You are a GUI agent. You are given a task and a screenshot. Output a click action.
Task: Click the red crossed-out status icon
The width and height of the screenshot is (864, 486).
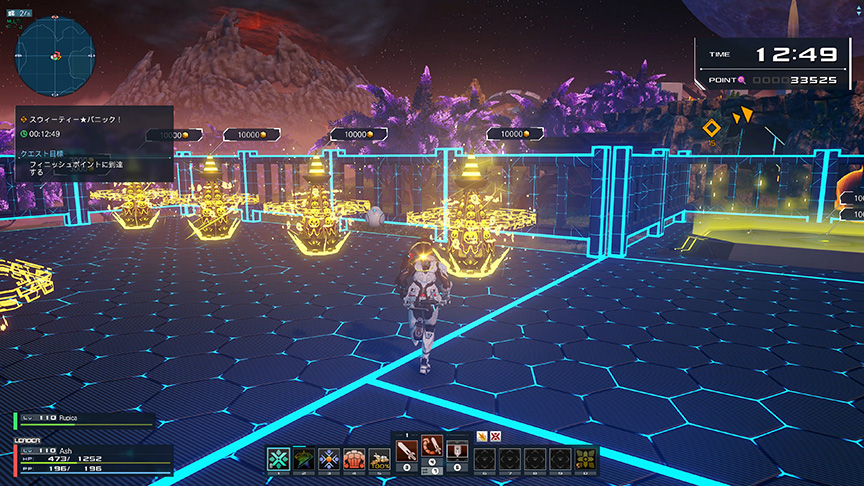[x=495, y=435]
